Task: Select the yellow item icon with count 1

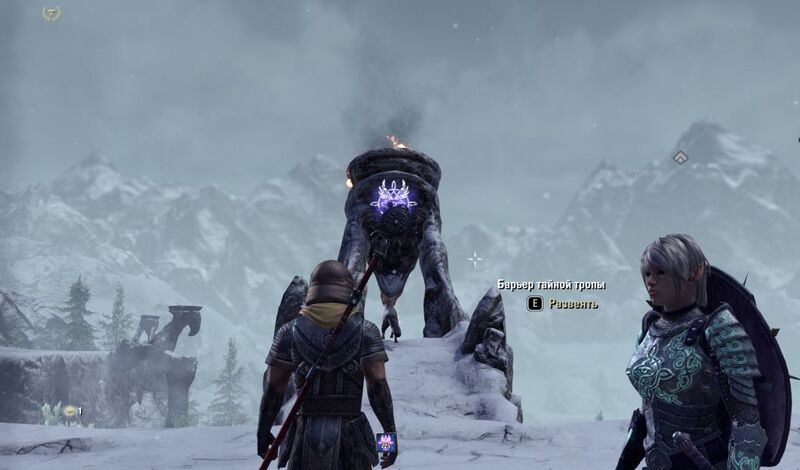Action: click(70, 410)
